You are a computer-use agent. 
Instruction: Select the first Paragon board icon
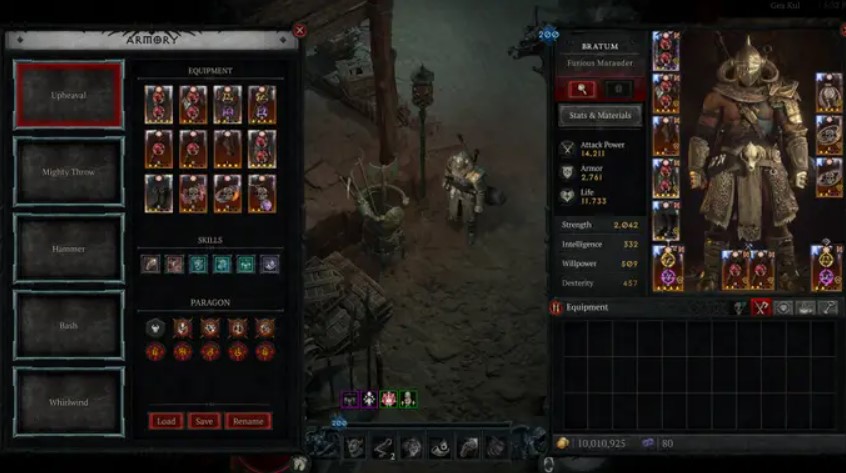155,327
